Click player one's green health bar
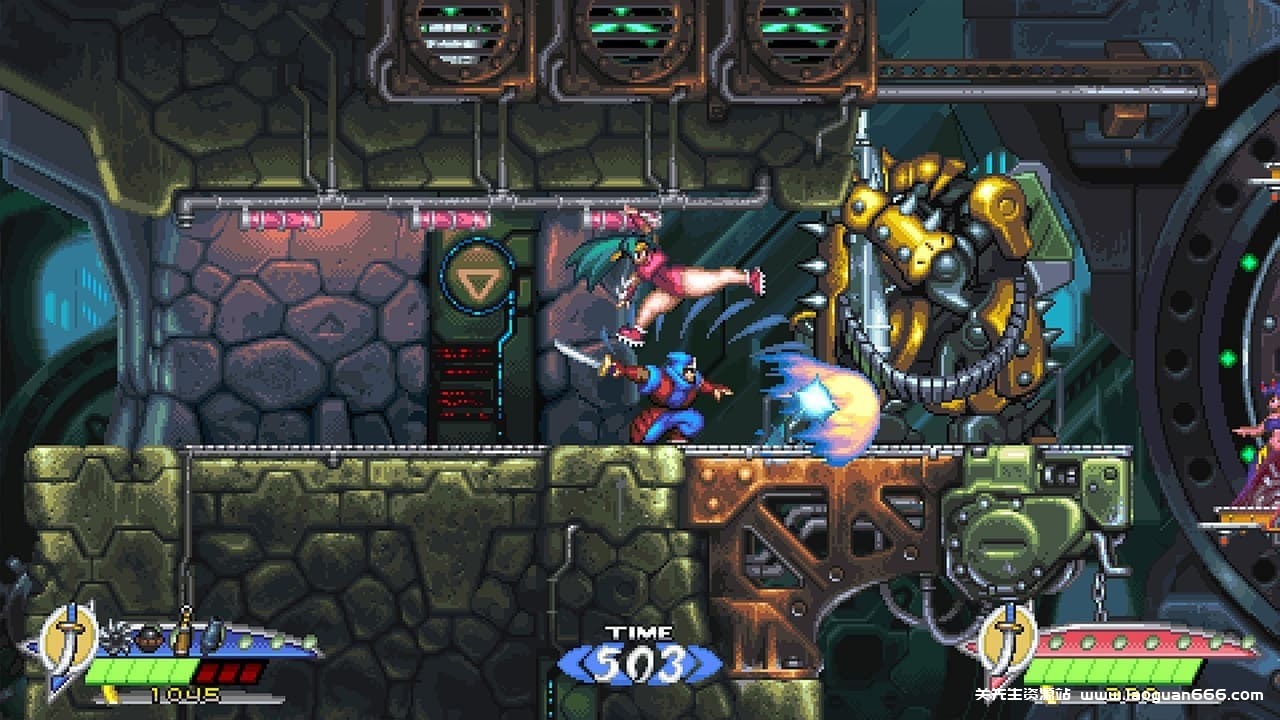 [x=140, y=670]
